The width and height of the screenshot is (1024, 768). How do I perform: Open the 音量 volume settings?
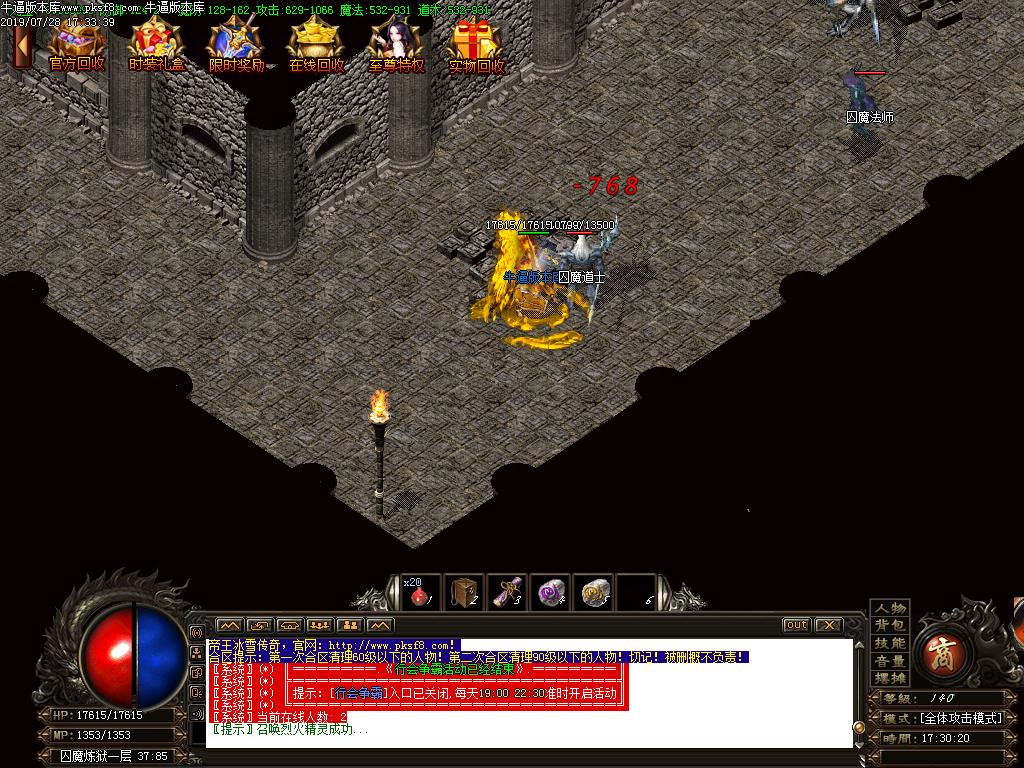pos(890,661)
